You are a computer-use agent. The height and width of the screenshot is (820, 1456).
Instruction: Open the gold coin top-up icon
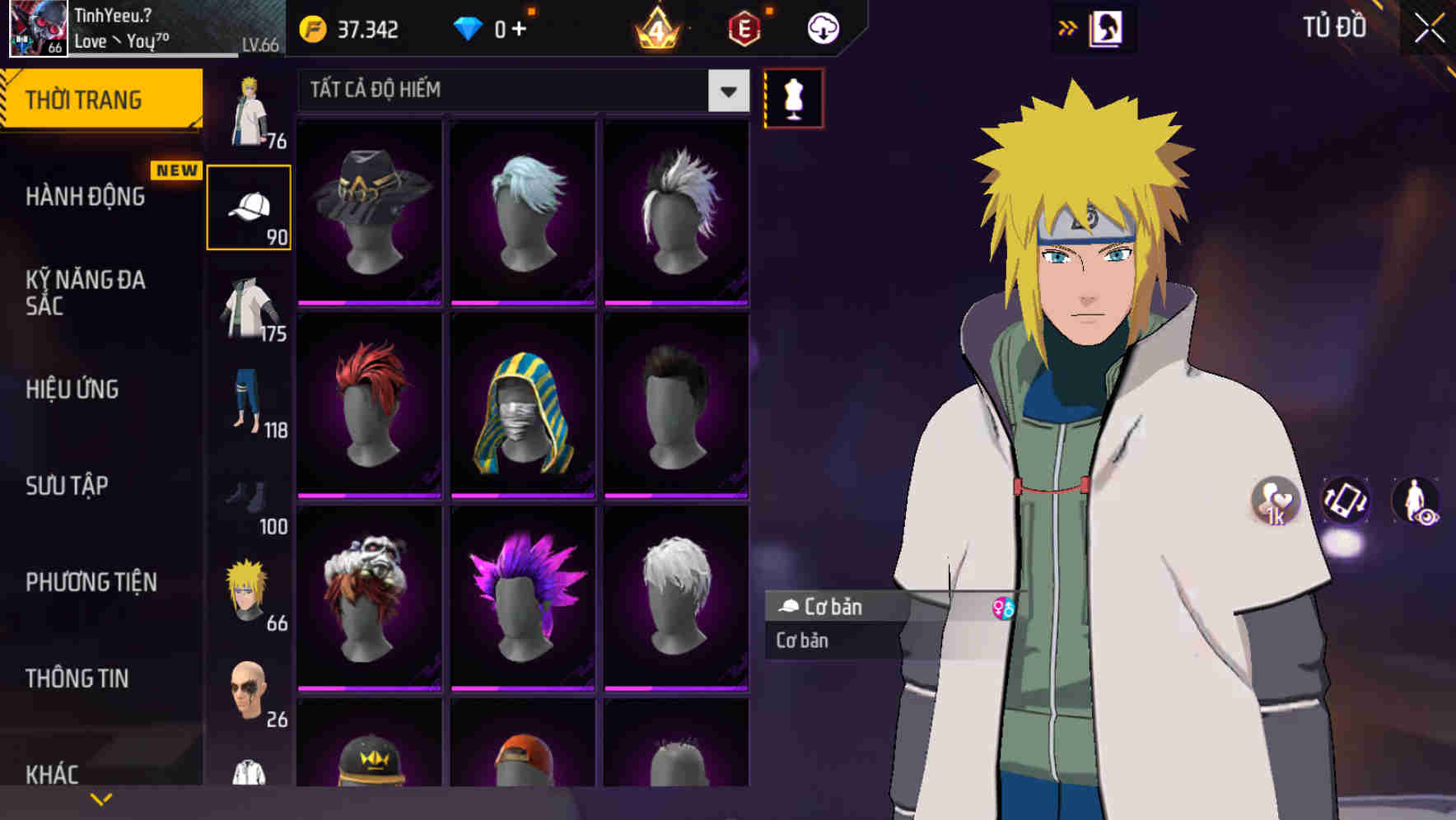tap(315, 27)
